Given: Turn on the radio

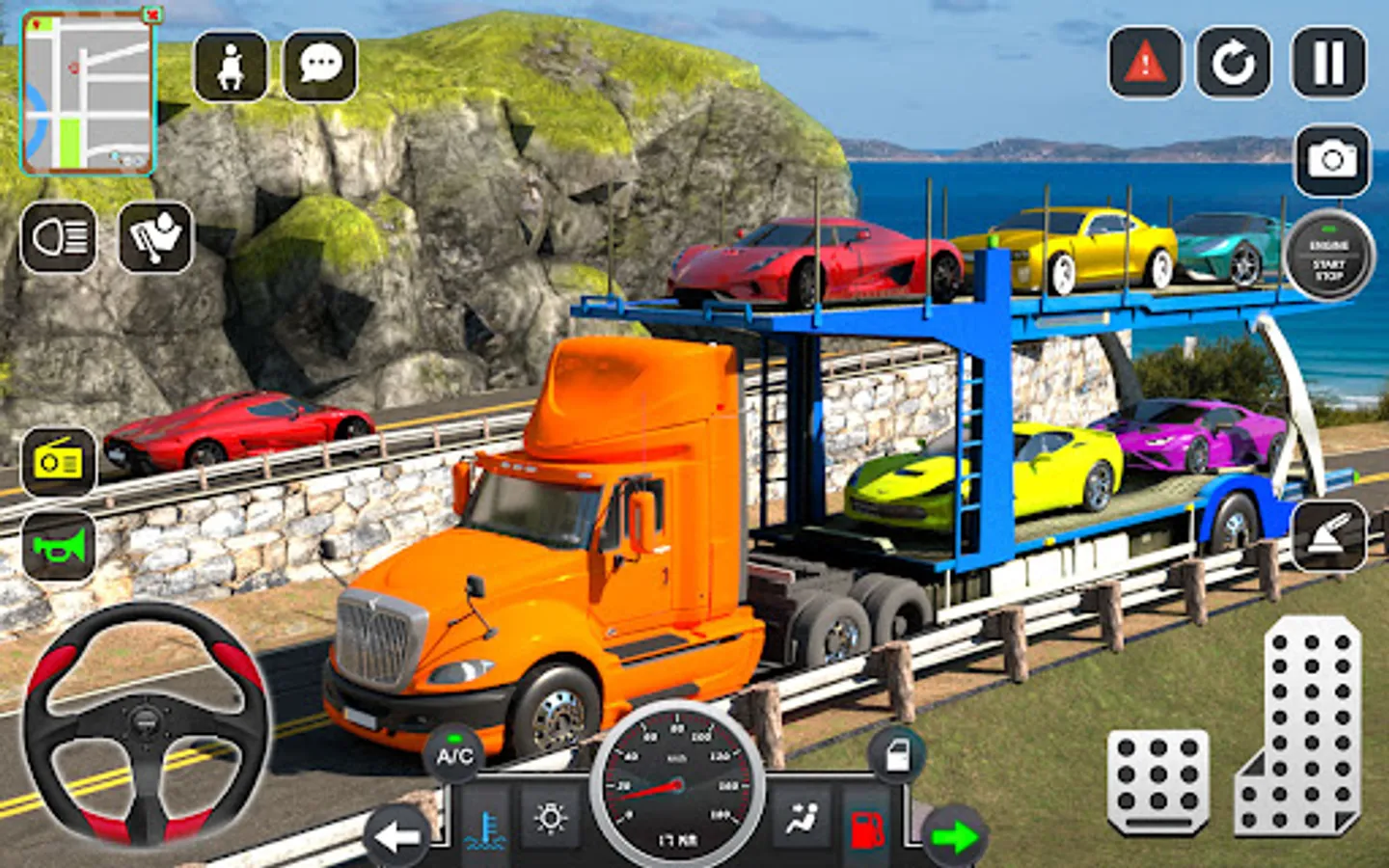Looking at the screenshot, I should (59, 463).
